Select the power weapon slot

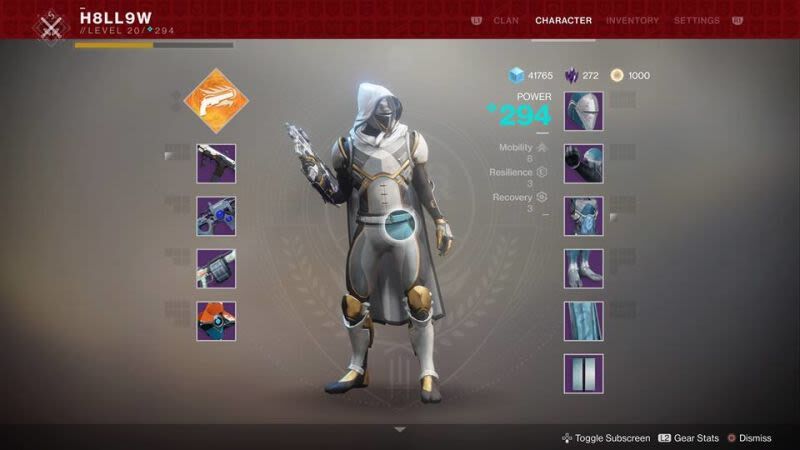pyautogui.click(x=216, y=269)
